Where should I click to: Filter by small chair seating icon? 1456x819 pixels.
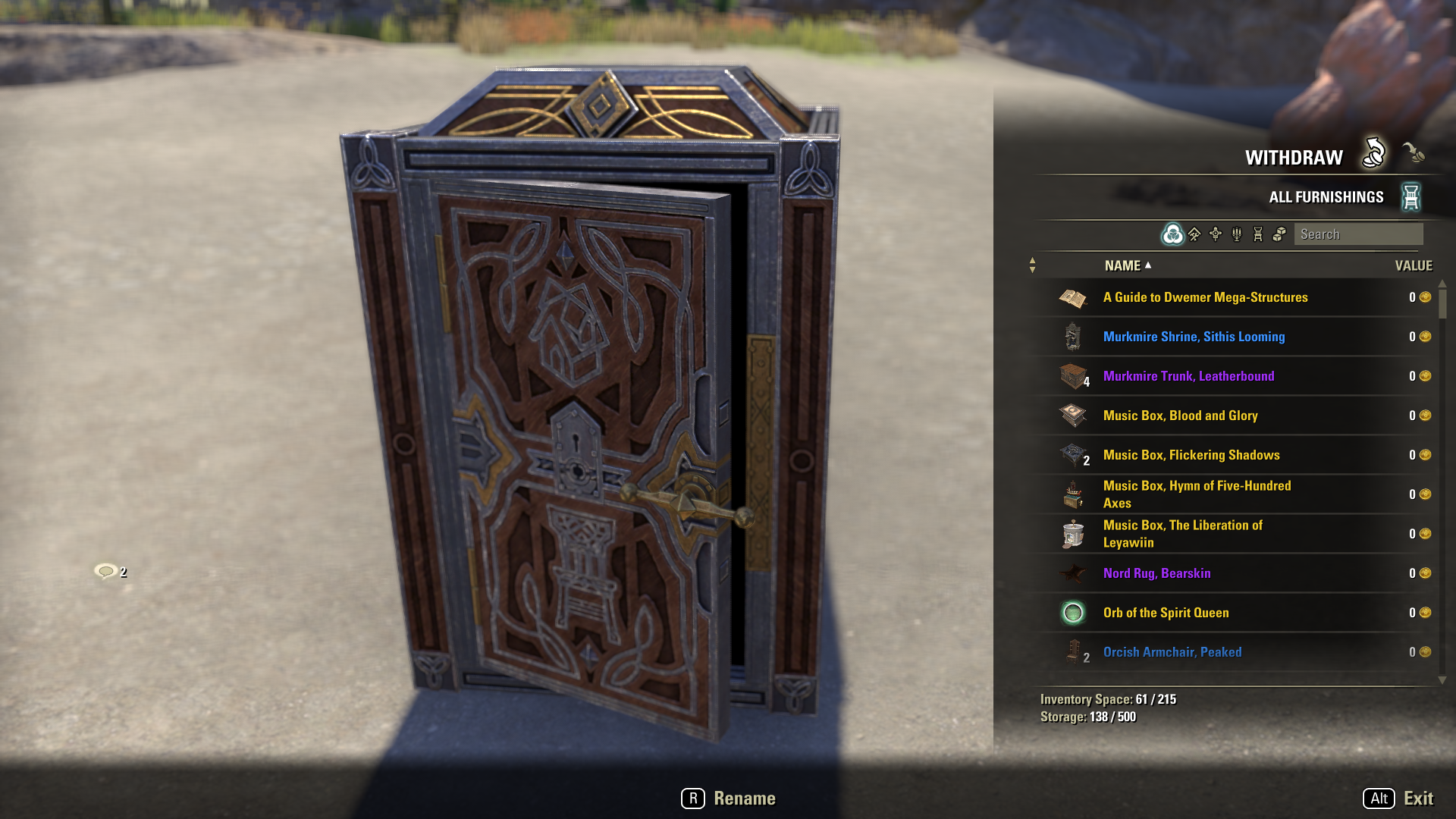point(1258,234)
